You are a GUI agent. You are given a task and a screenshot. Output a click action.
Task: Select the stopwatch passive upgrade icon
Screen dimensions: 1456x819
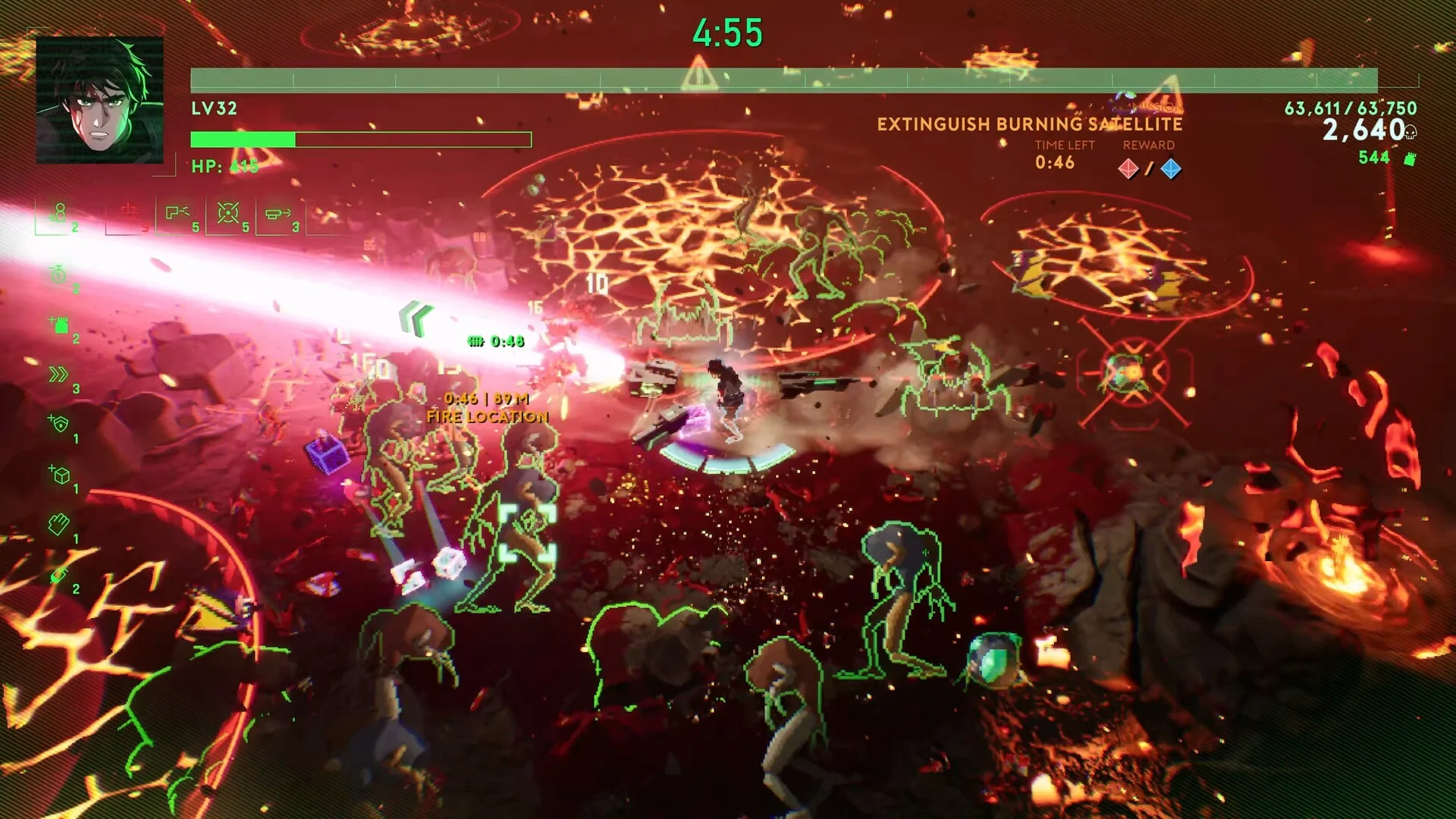click(59, 274)
